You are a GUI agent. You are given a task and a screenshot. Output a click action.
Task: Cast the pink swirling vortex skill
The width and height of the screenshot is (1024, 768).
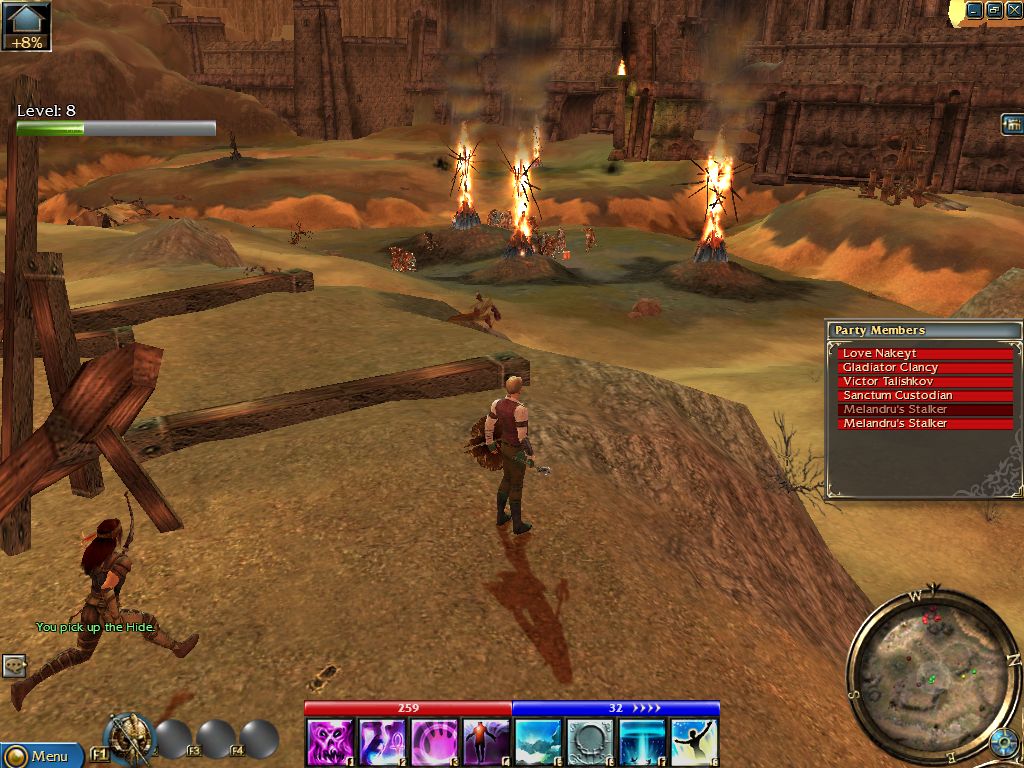pyautogui.click(x=434, y=743)
